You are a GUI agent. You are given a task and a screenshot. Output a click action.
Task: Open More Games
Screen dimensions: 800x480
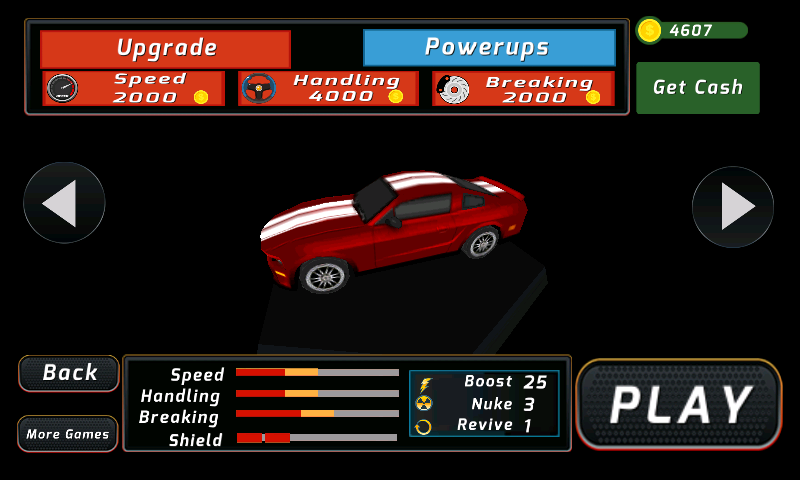68,434
